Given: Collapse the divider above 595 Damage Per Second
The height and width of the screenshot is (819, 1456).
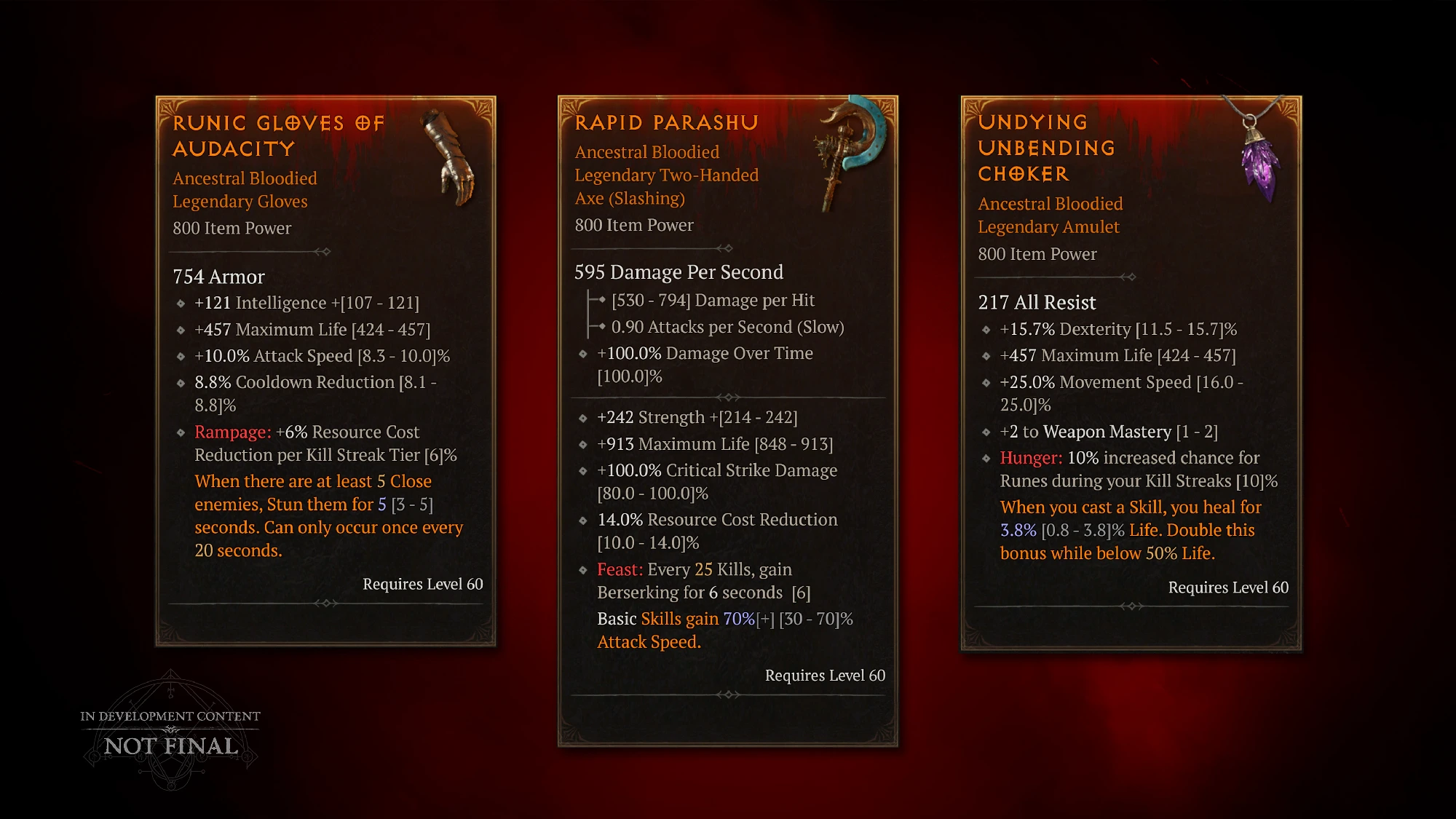Looking at the screenshot, I should tap(727, 248).
